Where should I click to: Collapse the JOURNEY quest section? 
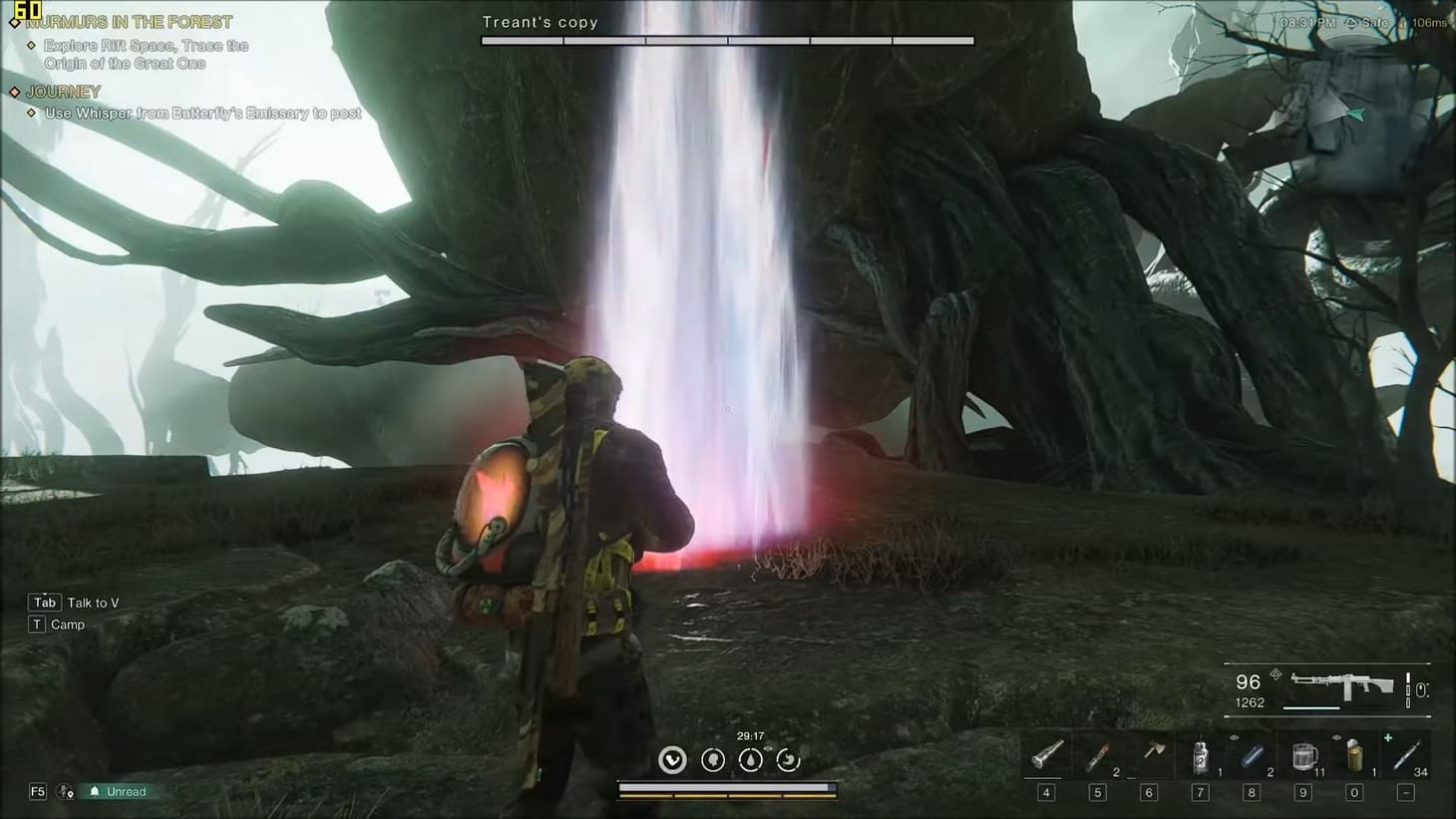(x=62, y=90)
